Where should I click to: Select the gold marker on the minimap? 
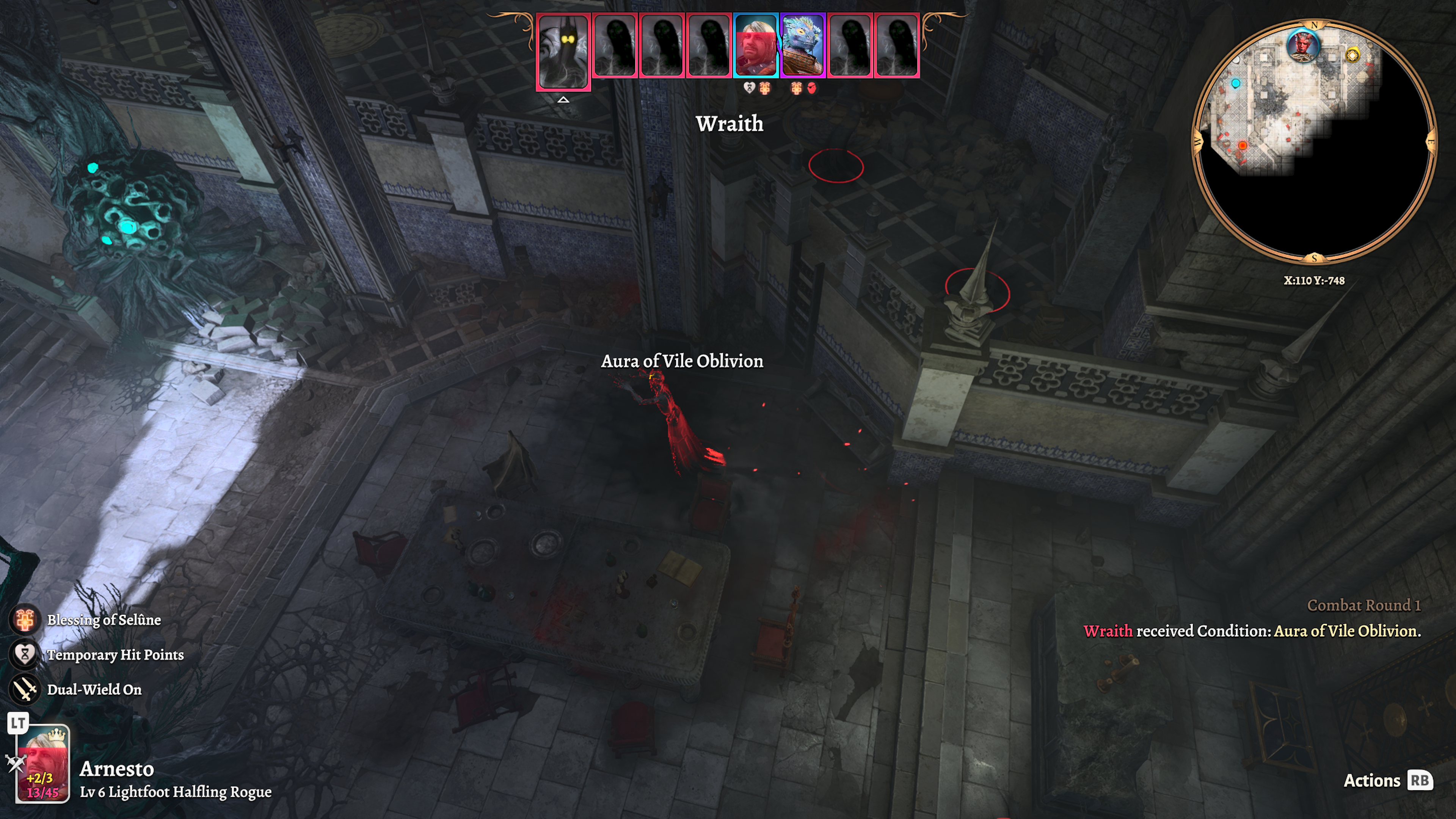pos(1352,55)
